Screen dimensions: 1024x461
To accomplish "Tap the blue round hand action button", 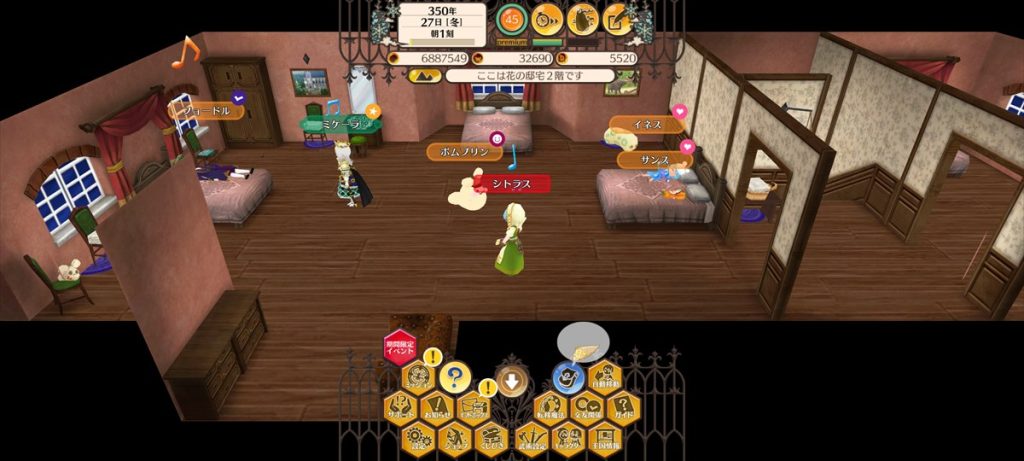I will click(x=568, y=377).
